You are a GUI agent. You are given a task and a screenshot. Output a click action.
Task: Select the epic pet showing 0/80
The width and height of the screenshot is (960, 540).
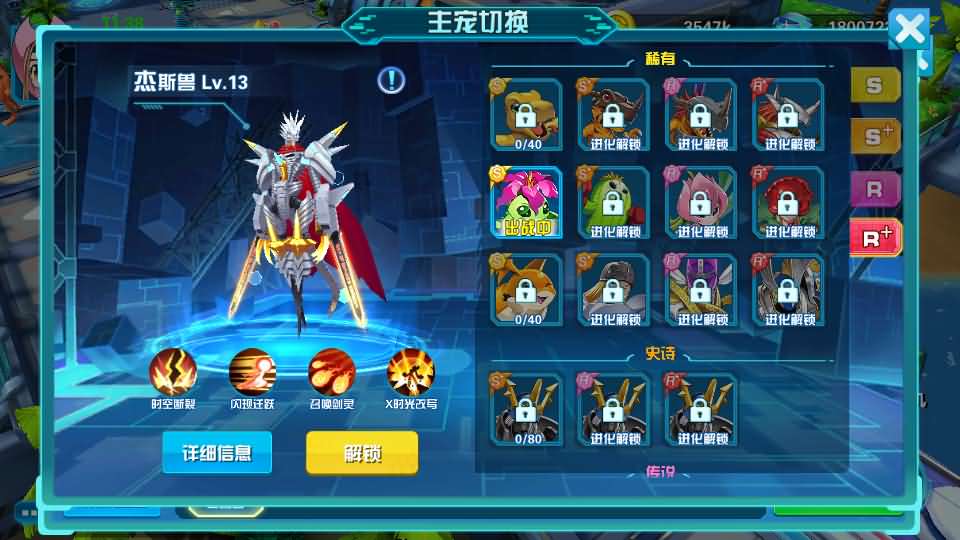[526, 408]
